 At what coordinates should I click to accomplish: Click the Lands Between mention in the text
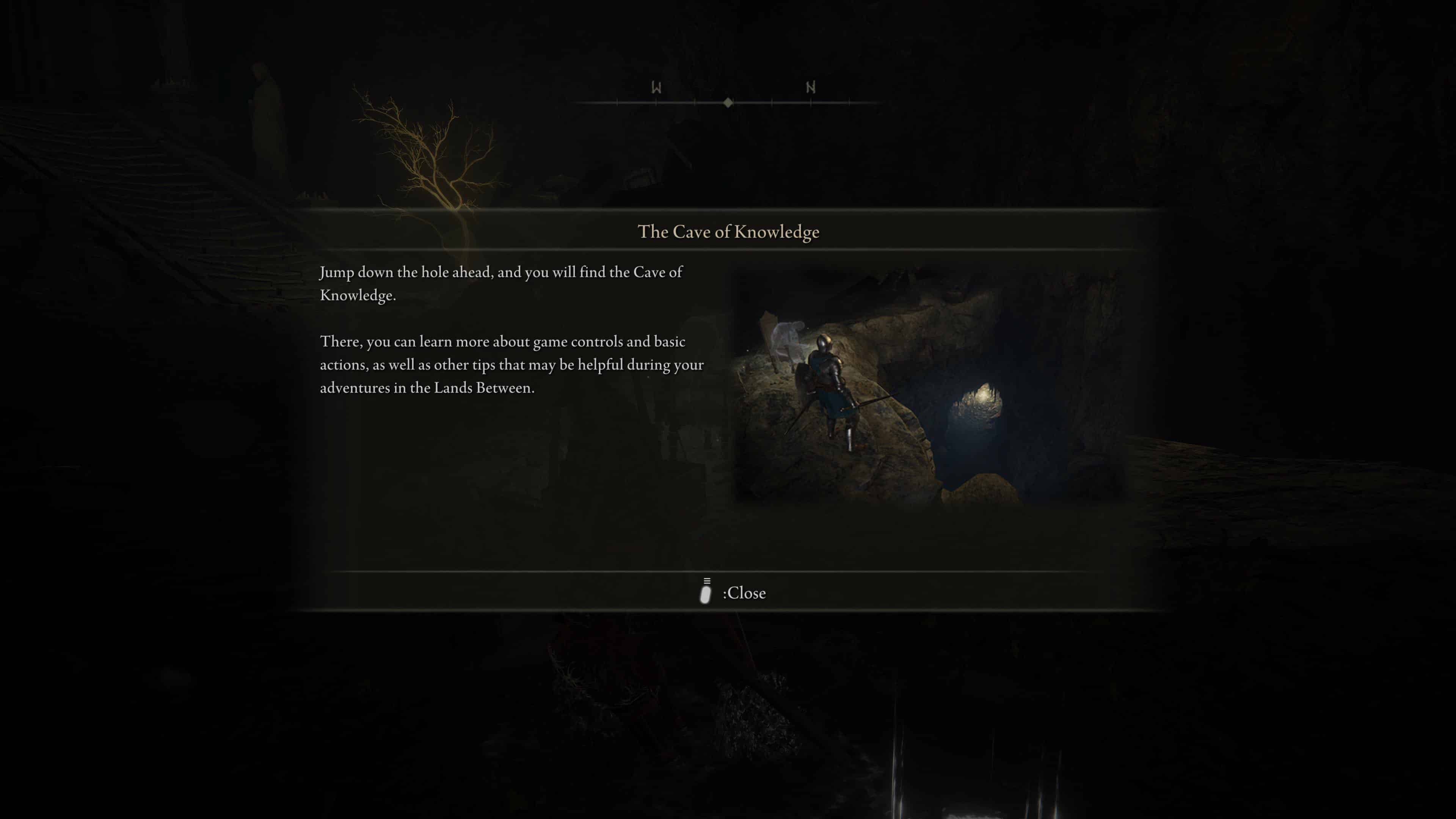tap(480, 388)
